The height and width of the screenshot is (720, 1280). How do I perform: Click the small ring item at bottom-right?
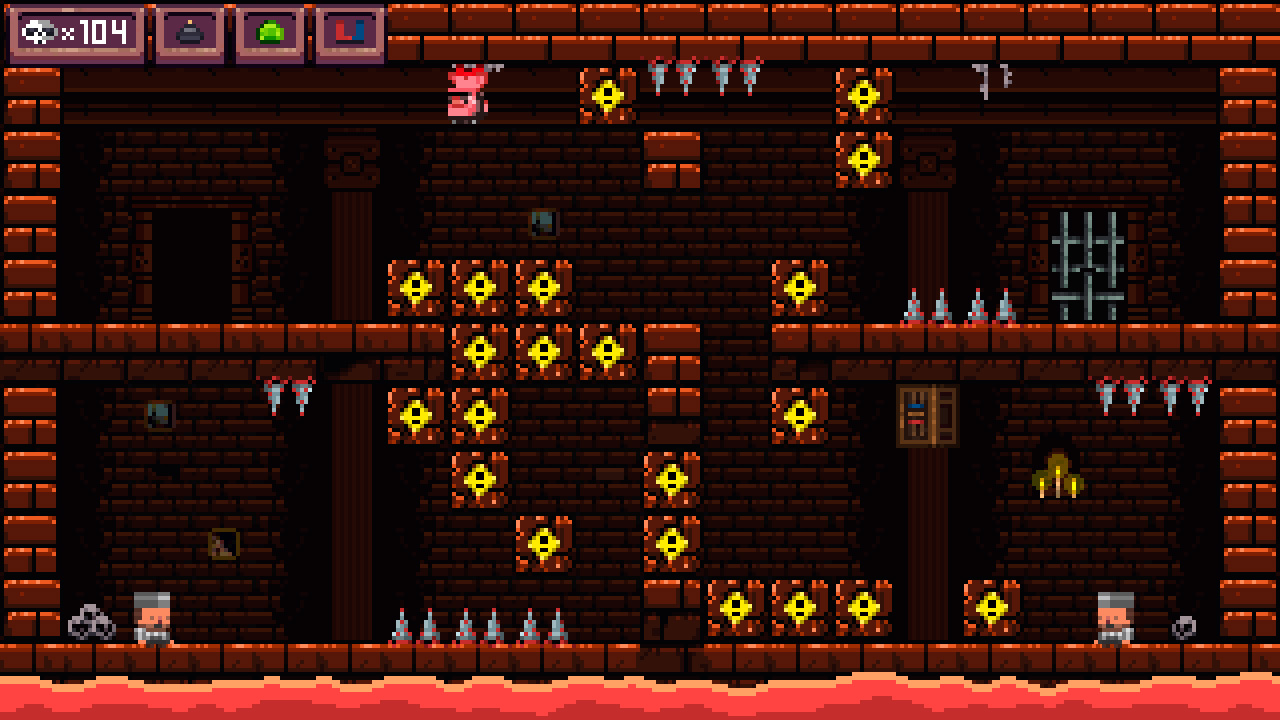(1182, 628)
